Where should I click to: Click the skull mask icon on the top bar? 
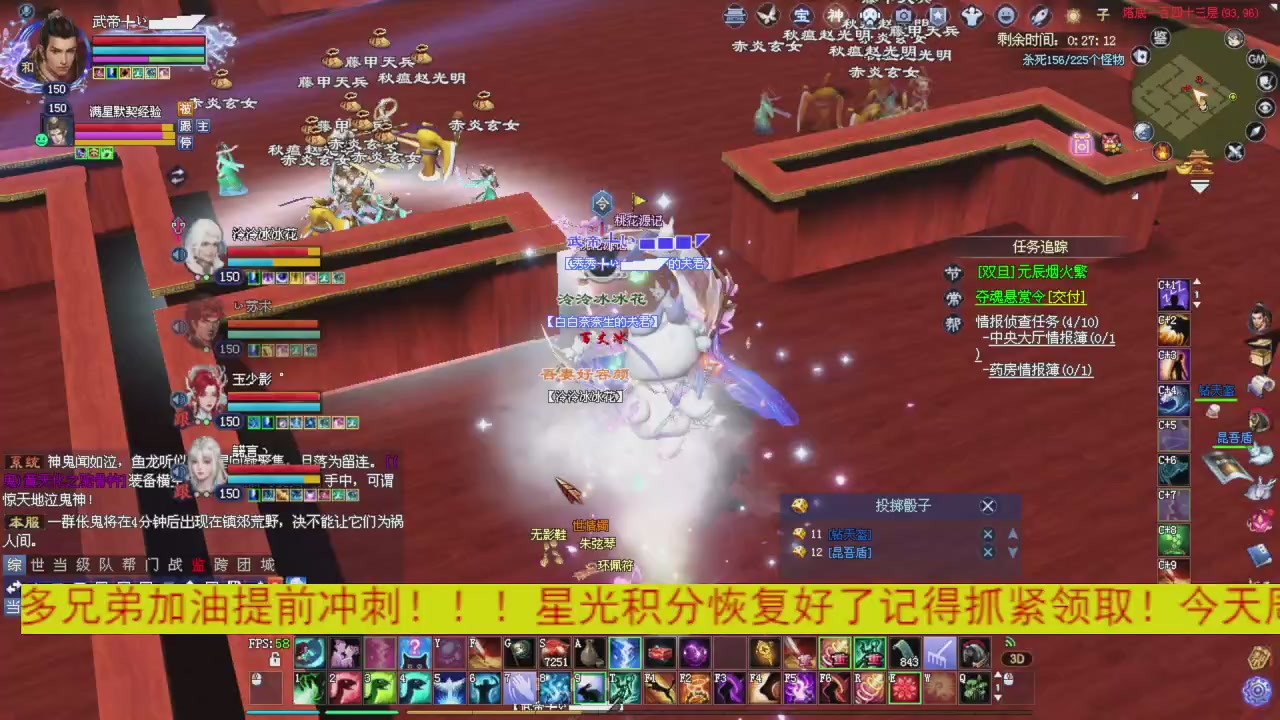click(870, 15)
